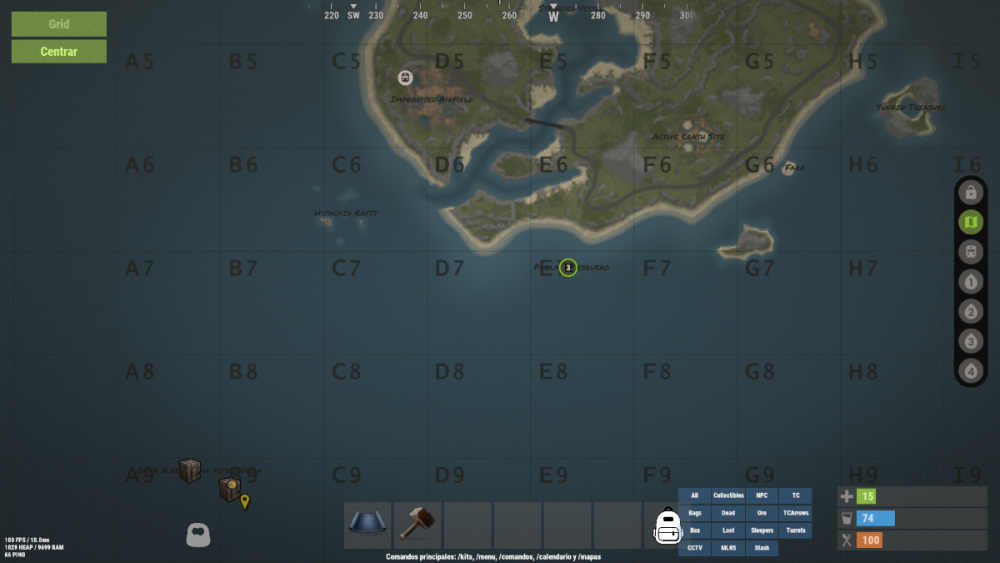Enable the Collectibles map filter

coord(728,496)
